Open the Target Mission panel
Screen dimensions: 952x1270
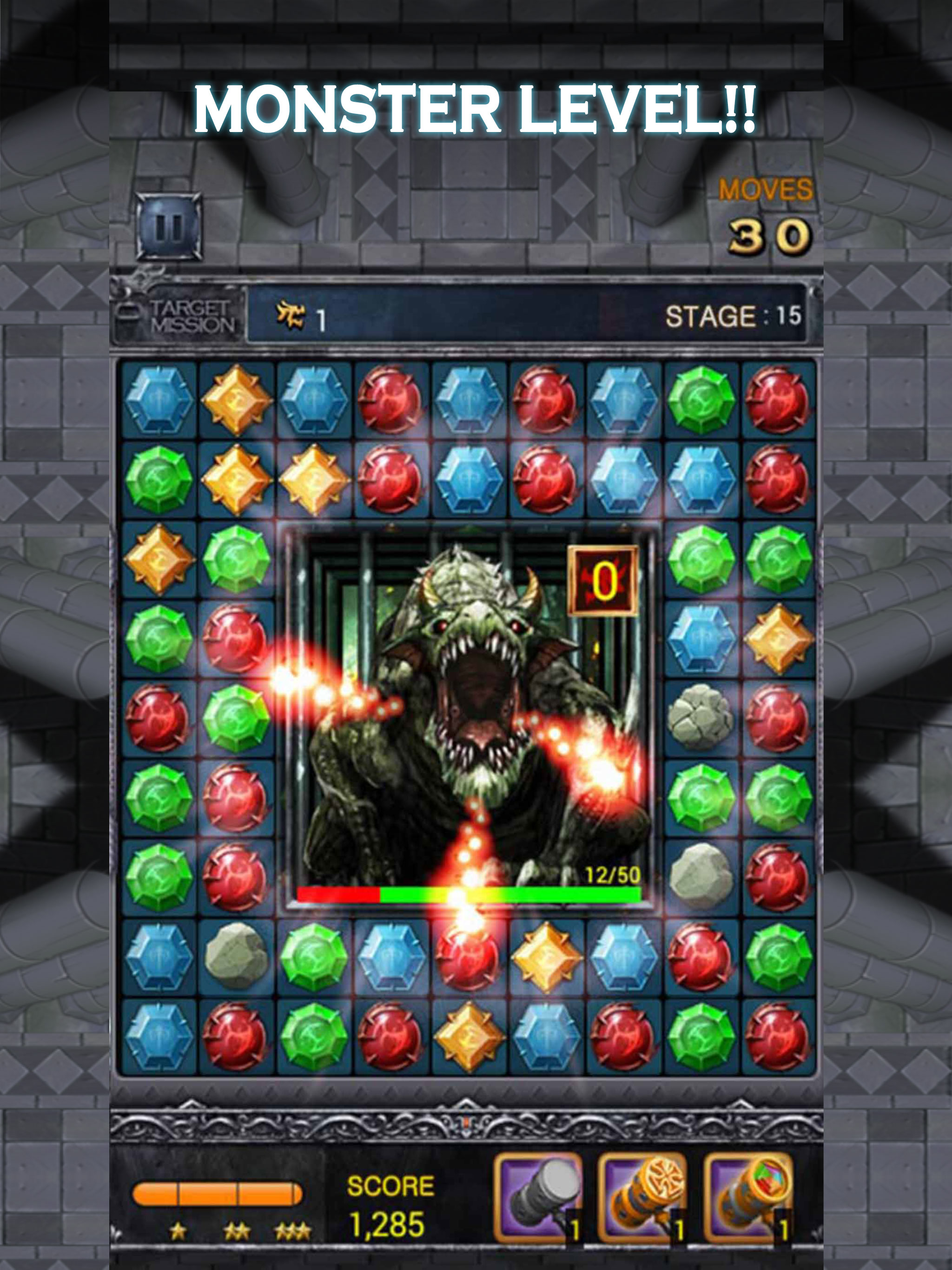click(x=179, y=317)
